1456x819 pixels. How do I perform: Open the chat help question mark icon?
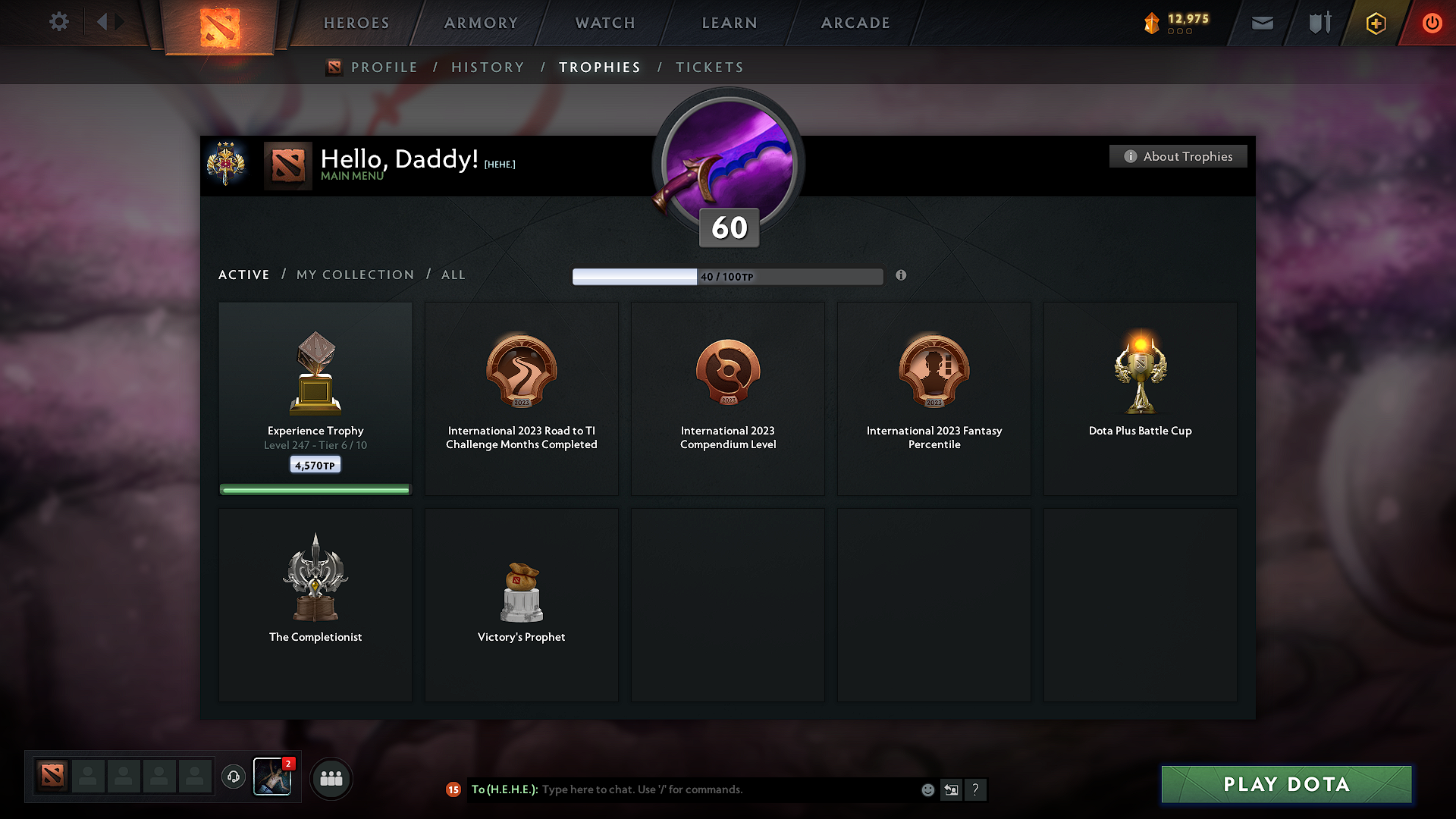976,789
